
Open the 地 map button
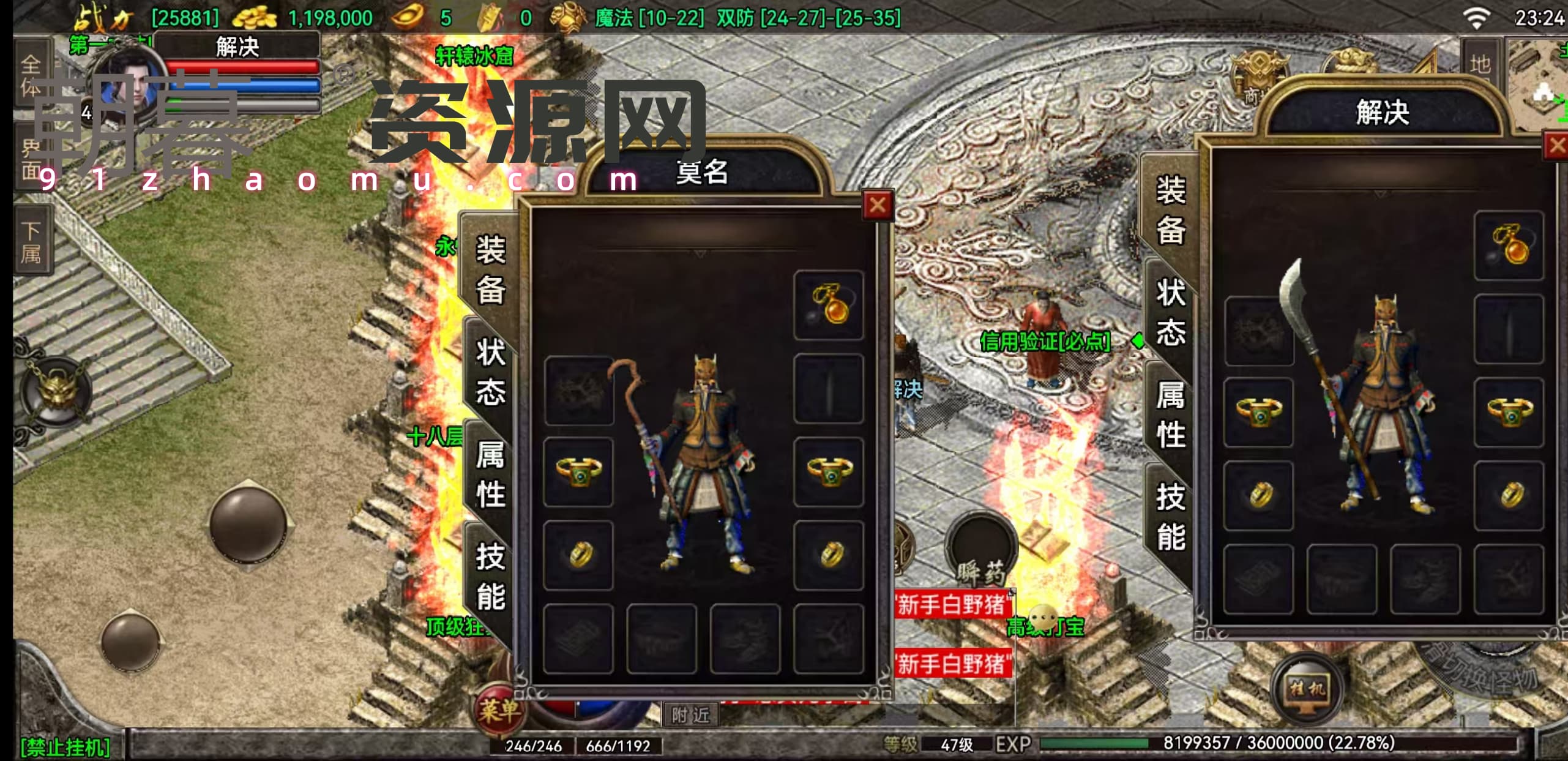click(x=1480, y=64)
